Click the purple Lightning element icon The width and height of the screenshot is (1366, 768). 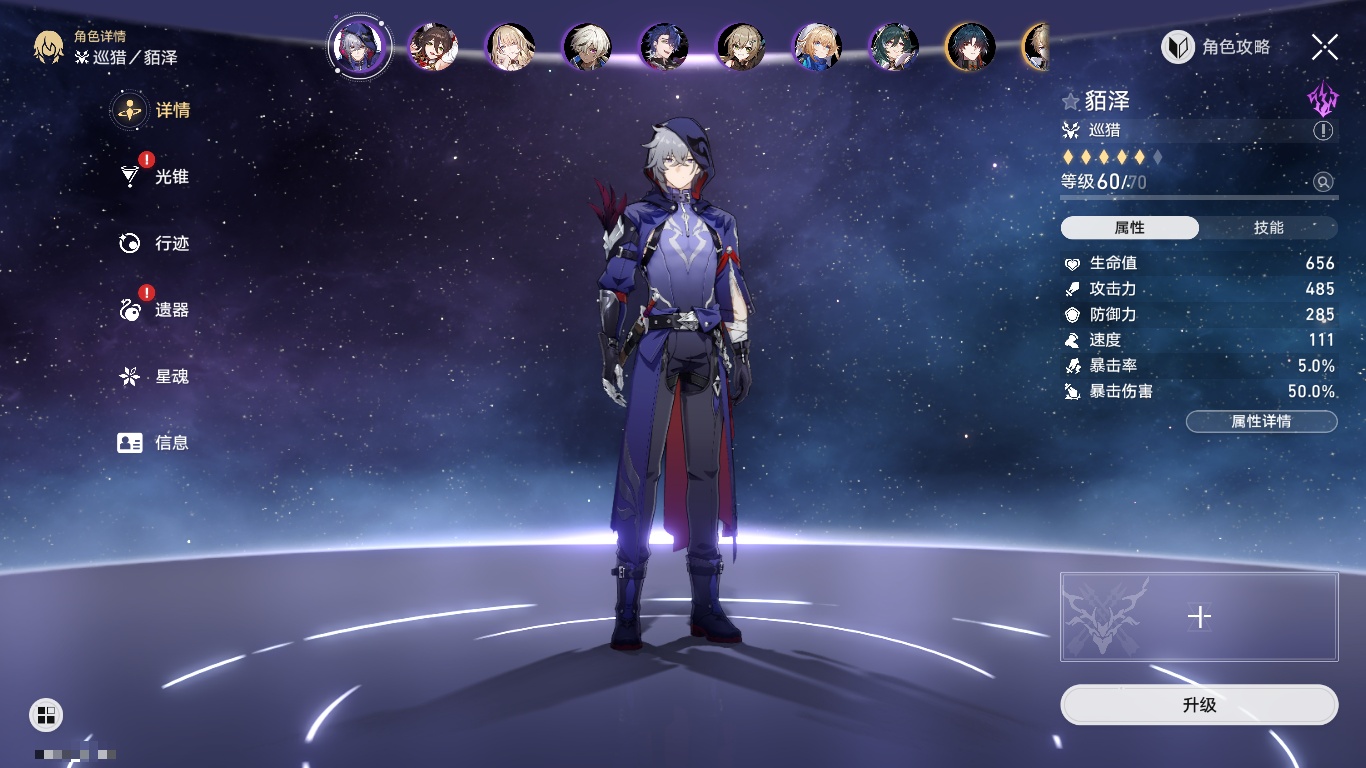[x=1322, y=99]
